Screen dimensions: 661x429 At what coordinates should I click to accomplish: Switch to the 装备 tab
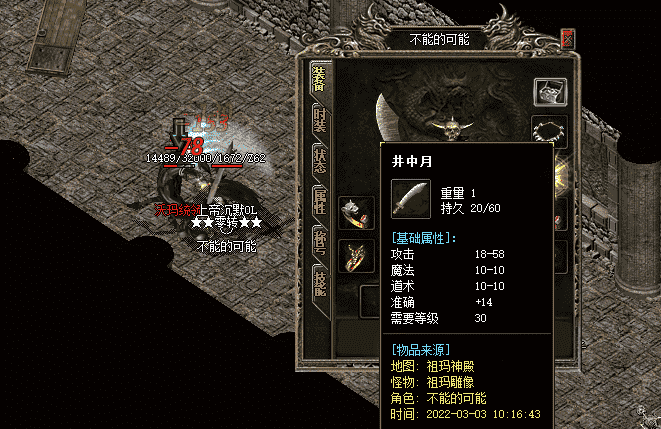pos(320,78)
